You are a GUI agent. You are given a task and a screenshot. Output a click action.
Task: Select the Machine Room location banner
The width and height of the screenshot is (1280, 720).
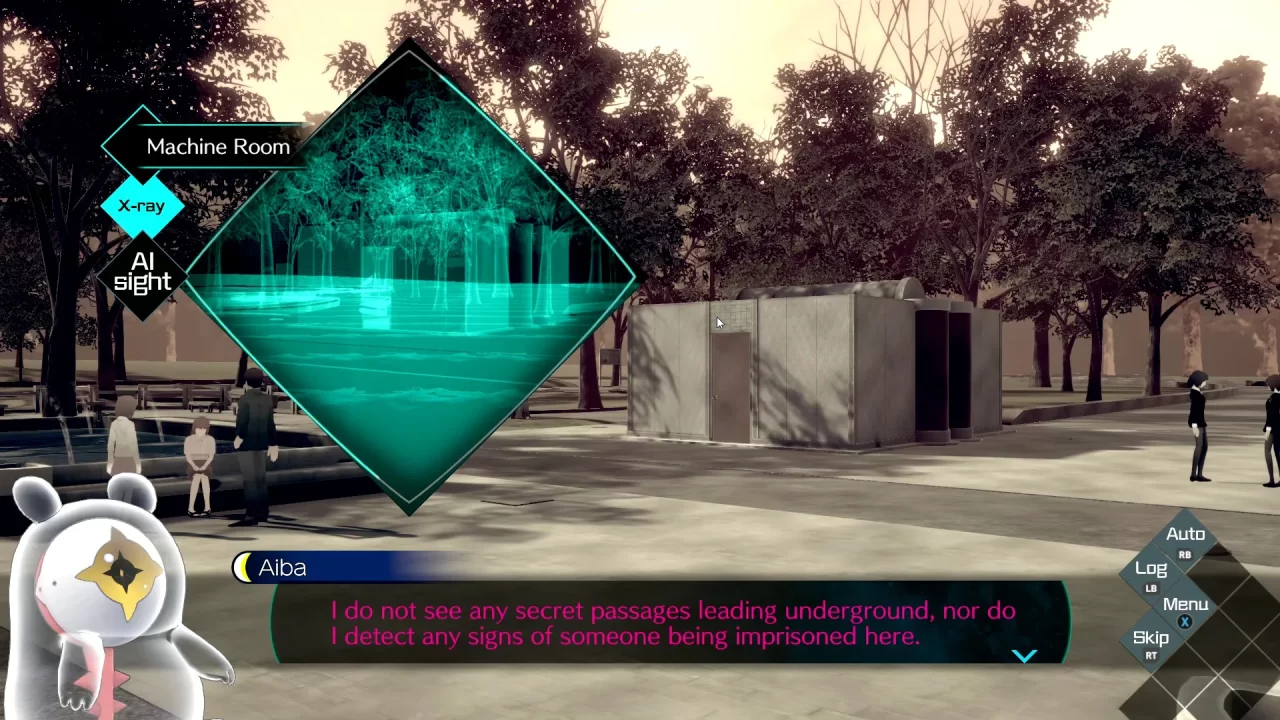[218, 146]
